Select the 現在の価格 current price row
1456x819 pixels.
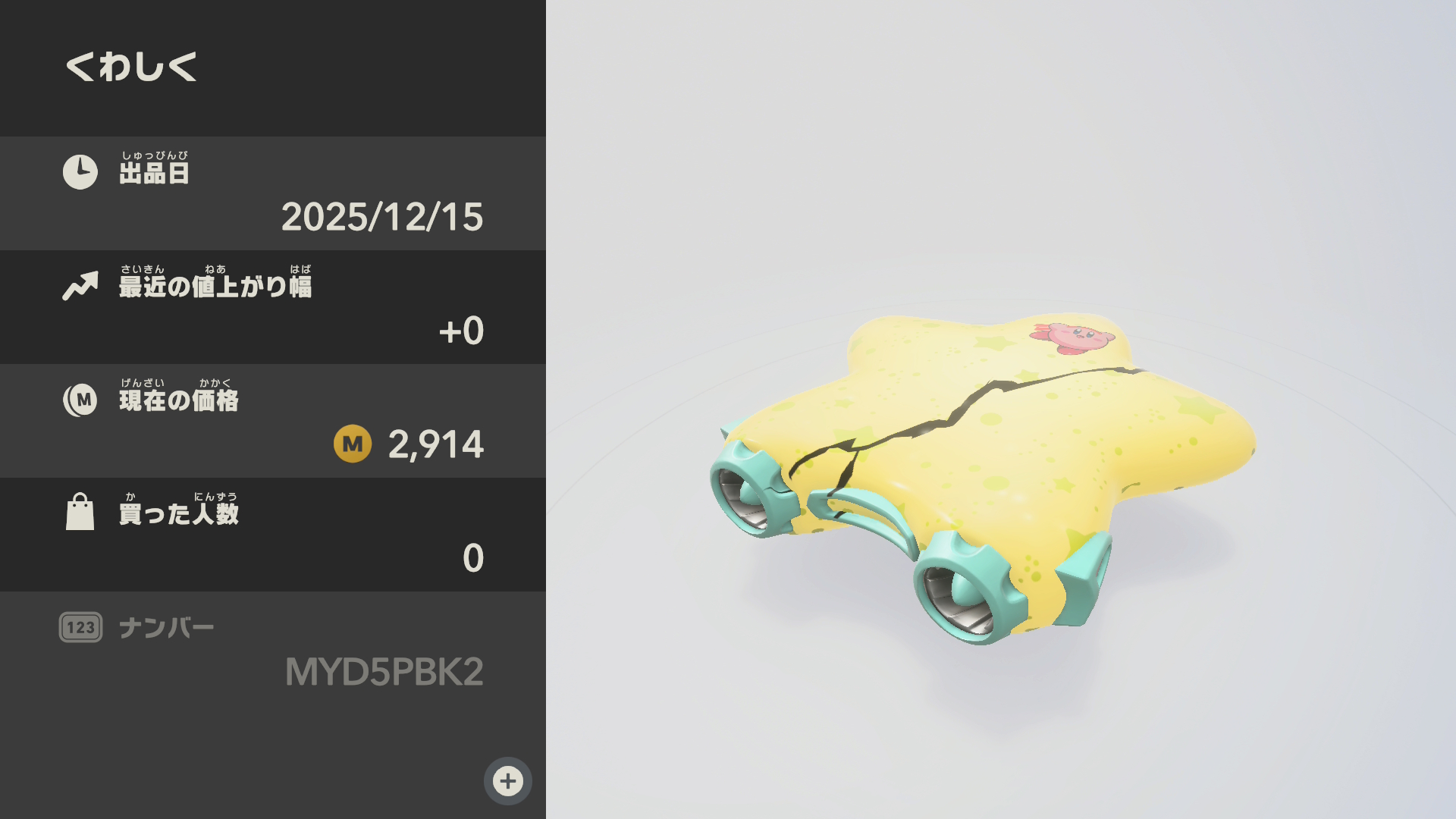[x=273, y=421]
